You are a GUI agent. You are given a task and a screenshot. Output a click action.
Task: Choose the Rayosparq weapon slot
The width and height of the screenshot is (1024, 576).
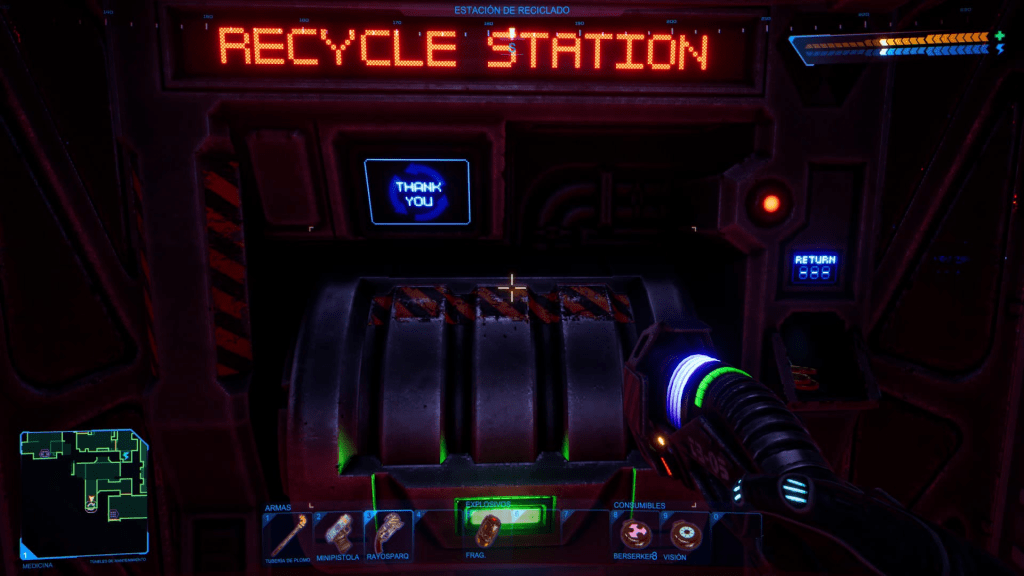click(387, 533)
